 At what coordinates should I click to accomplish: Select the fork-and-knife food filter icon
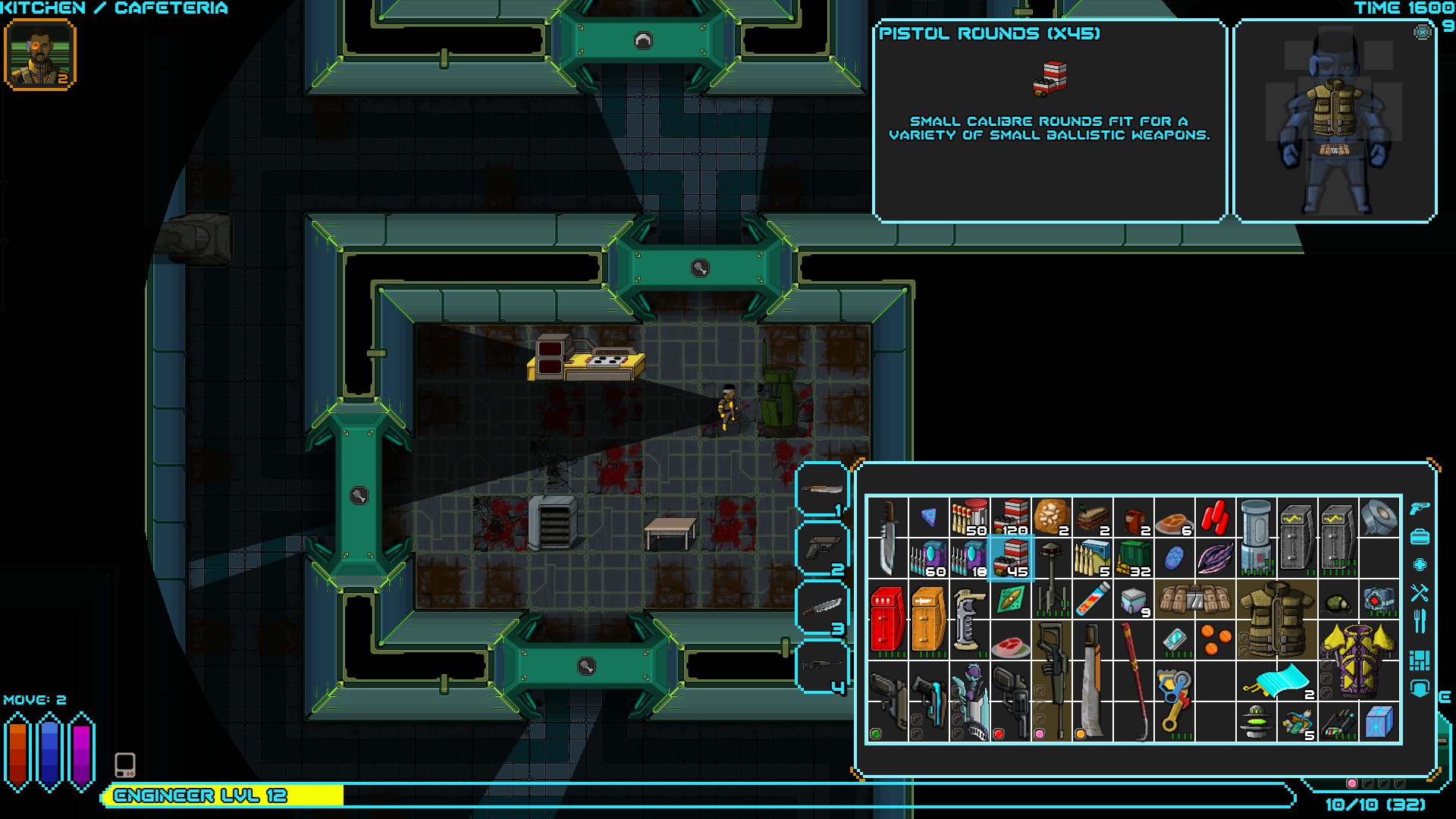click(x=1420, y=620)
